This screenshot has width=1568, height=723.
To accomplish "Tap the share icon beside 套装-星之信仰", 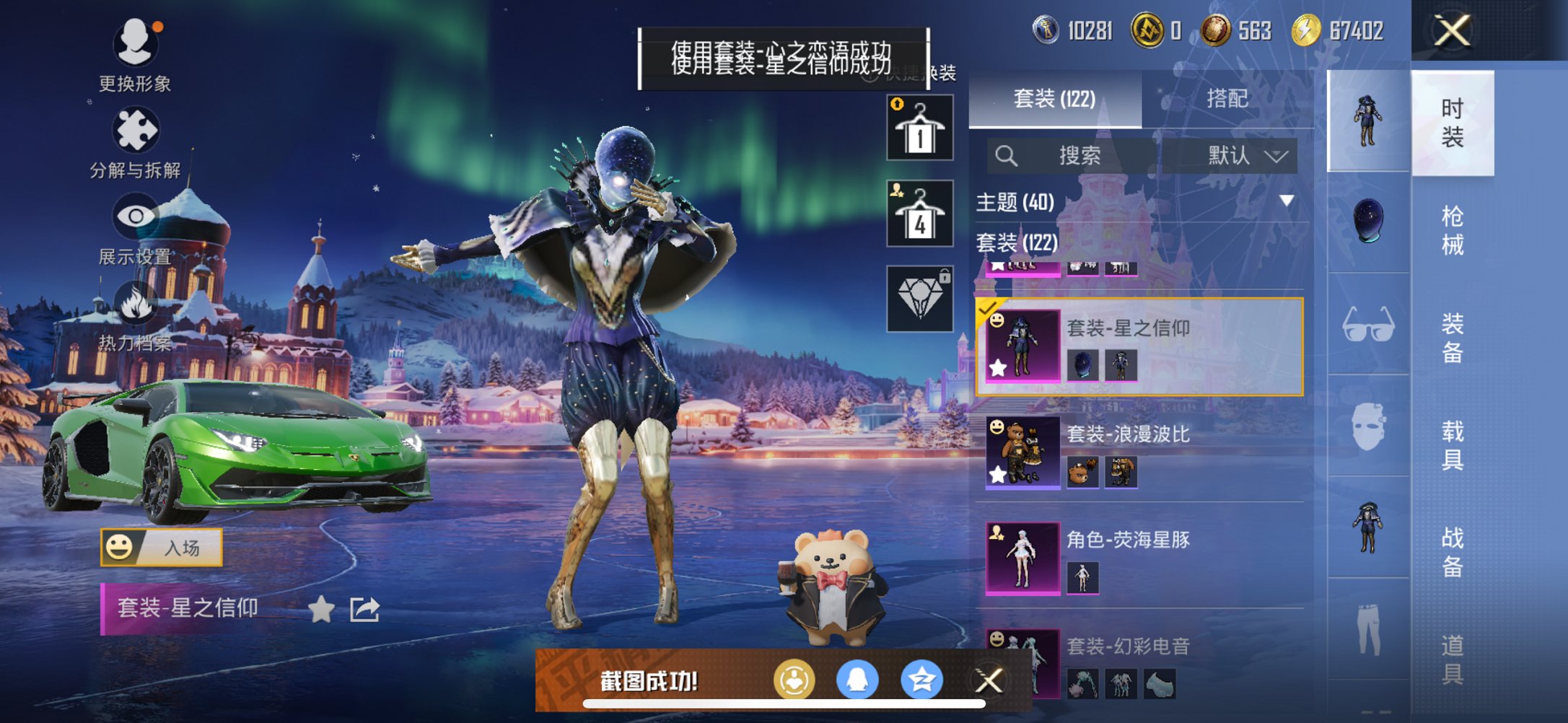I will [x=364, y=610].
